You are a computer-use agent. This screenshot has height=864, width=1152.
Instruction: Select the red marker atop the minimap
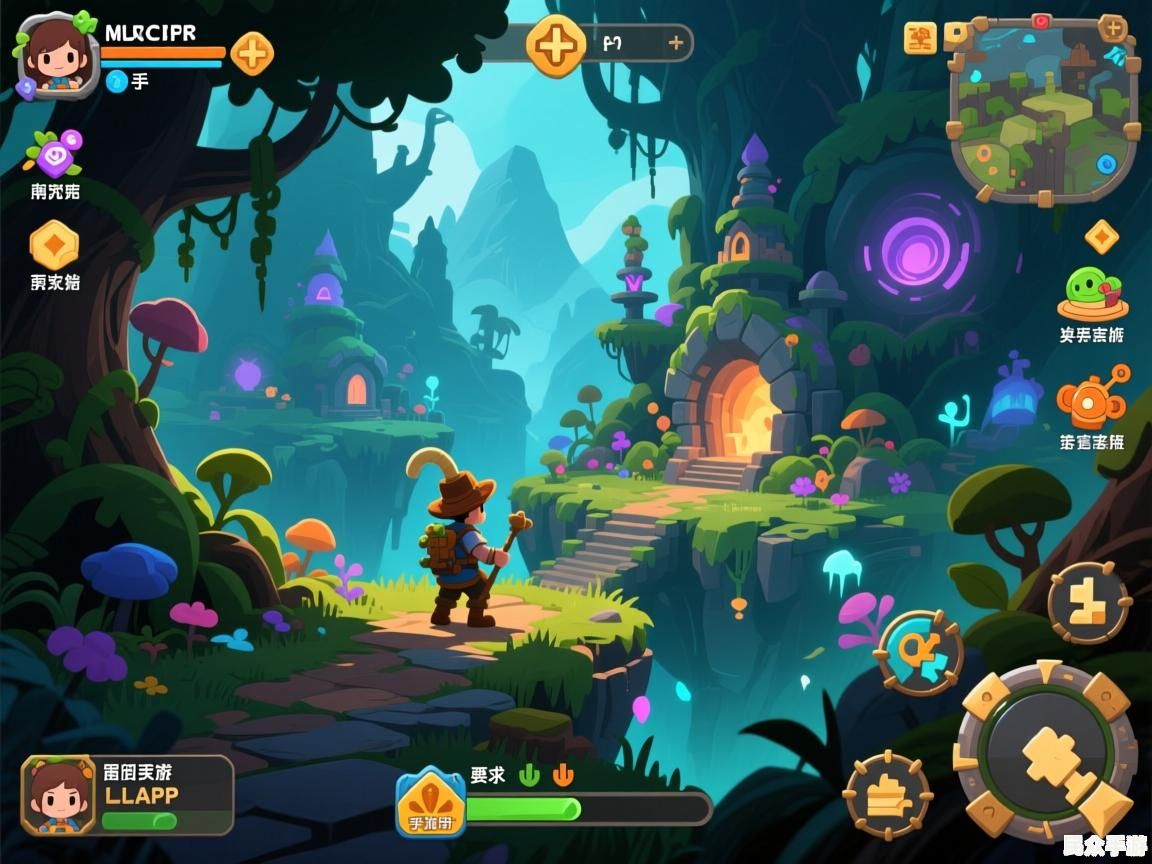coord(1041,21)
